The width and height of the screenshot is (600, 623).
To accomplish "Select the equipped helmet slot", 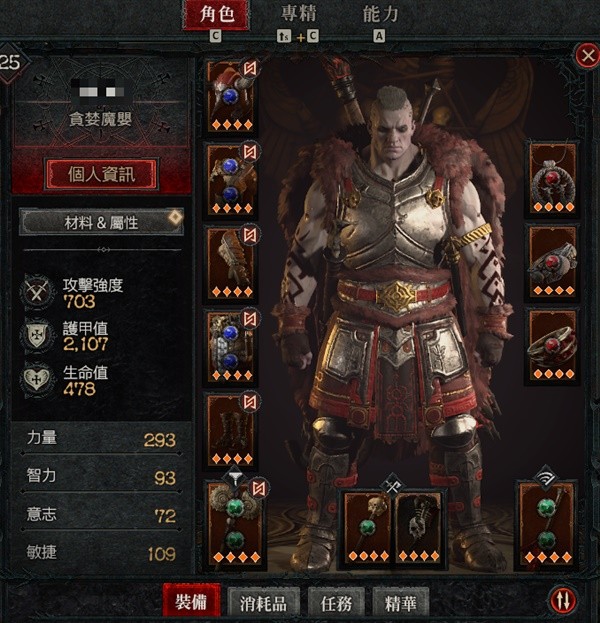I will (x=232, y=96).
